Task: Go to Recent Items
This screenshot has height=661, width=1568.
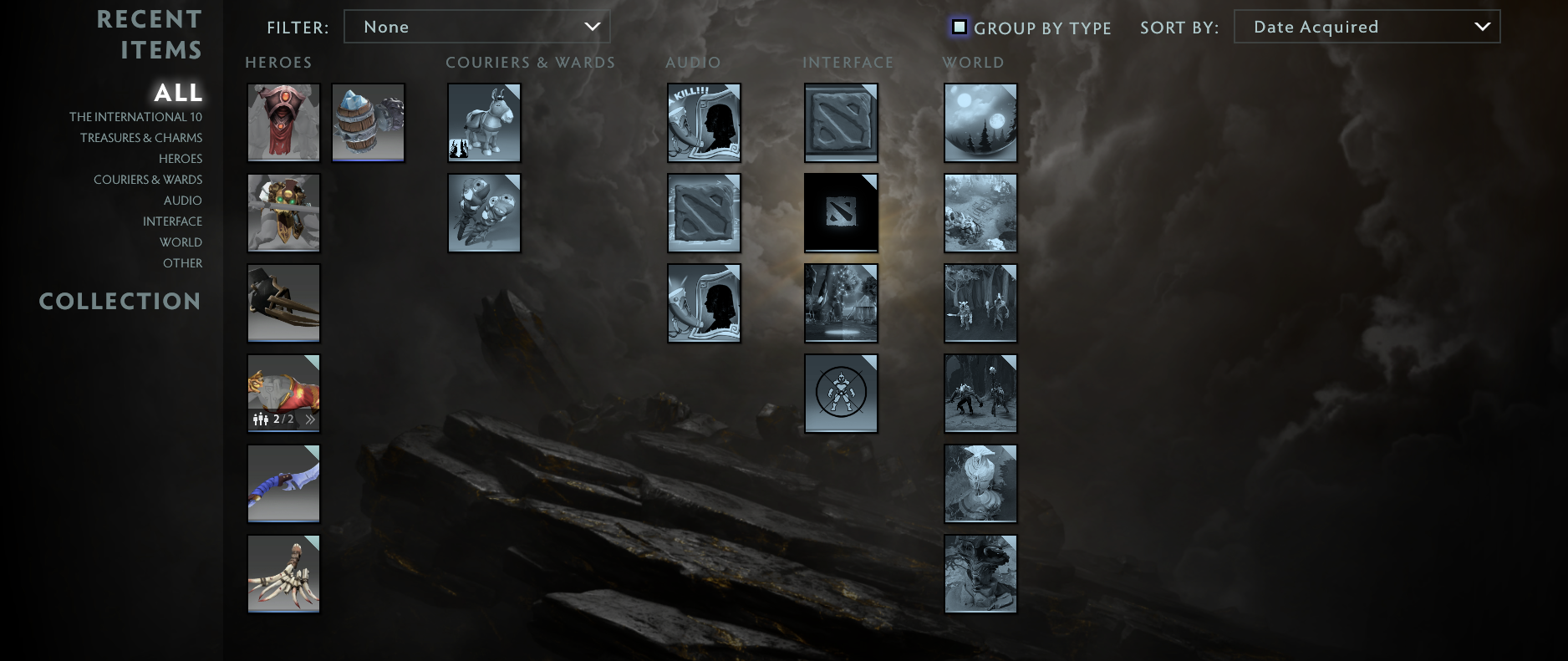Action: click(150, 33)
